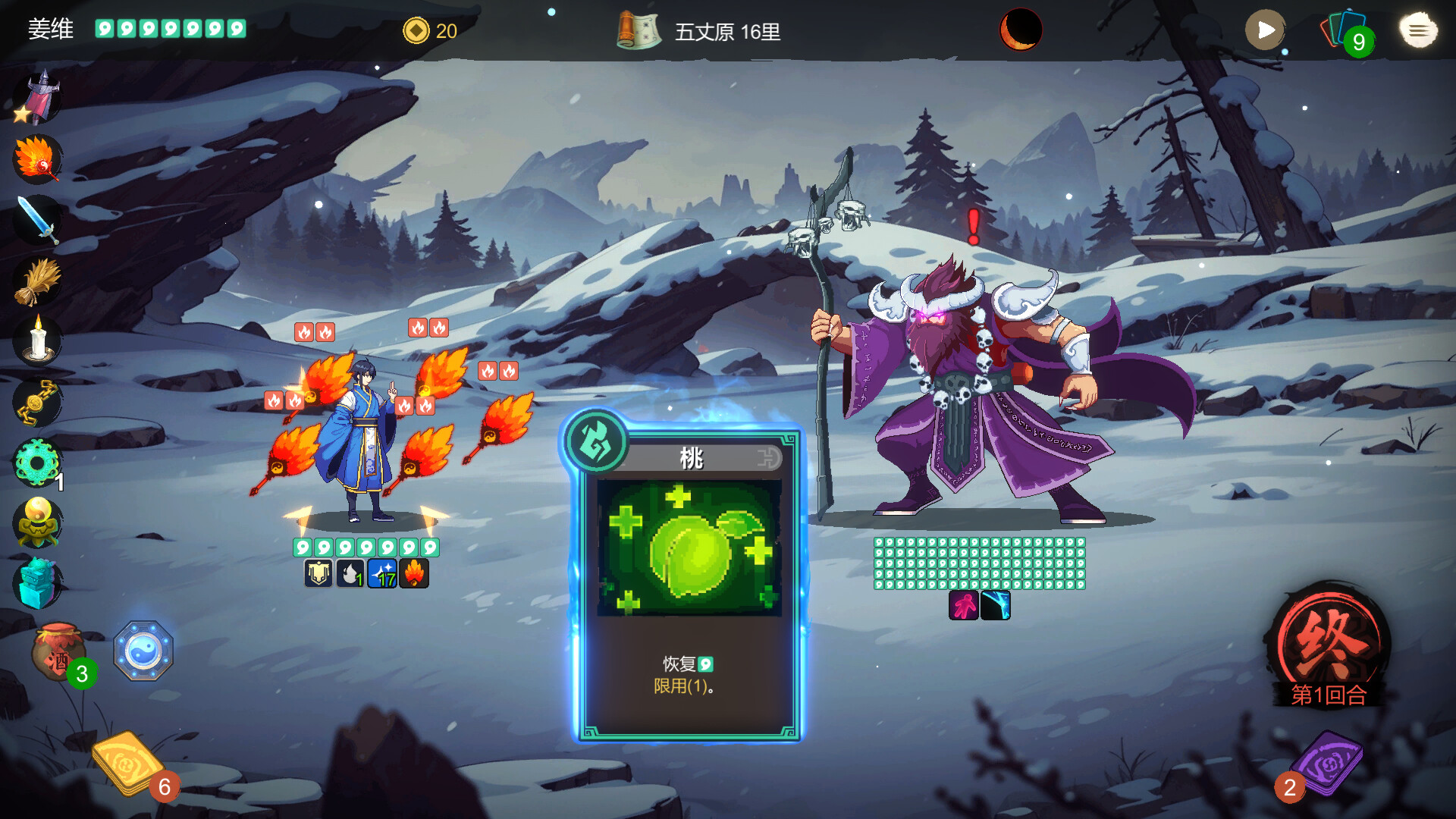Use the wine jar item

tap(58, 651)
